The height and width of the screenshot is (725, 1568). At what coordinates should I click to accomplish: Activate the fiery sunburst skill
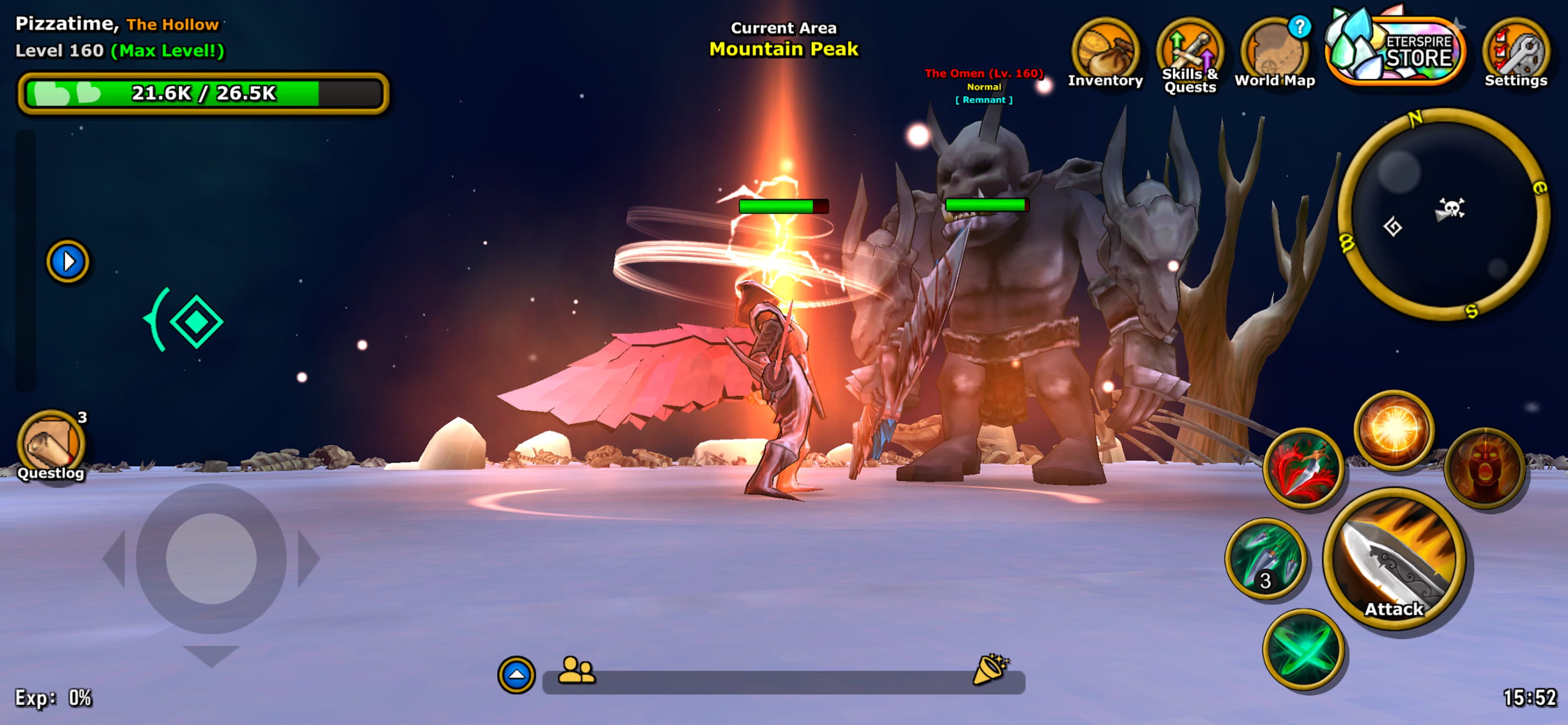1393,430
